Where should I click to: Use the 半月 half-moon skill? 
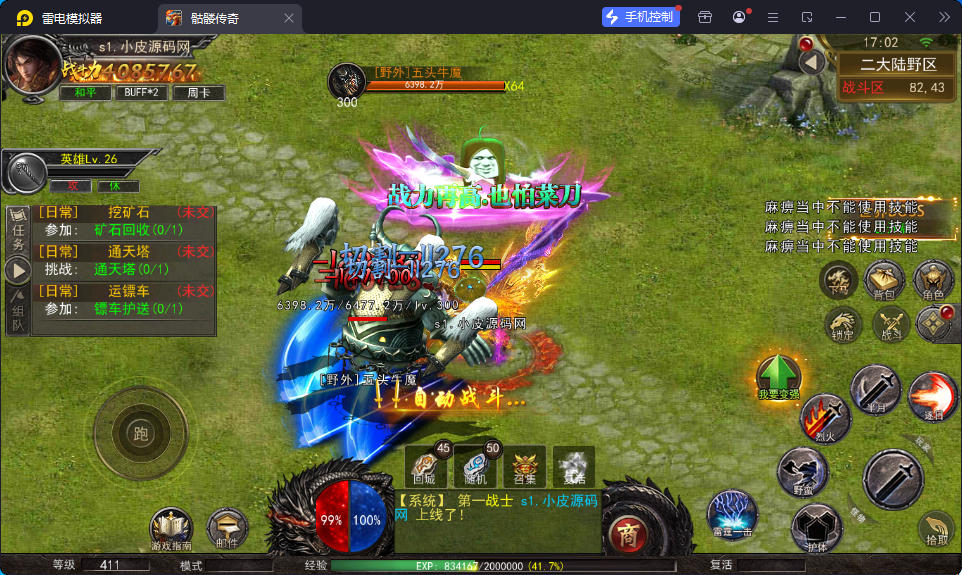coord(877,389)
